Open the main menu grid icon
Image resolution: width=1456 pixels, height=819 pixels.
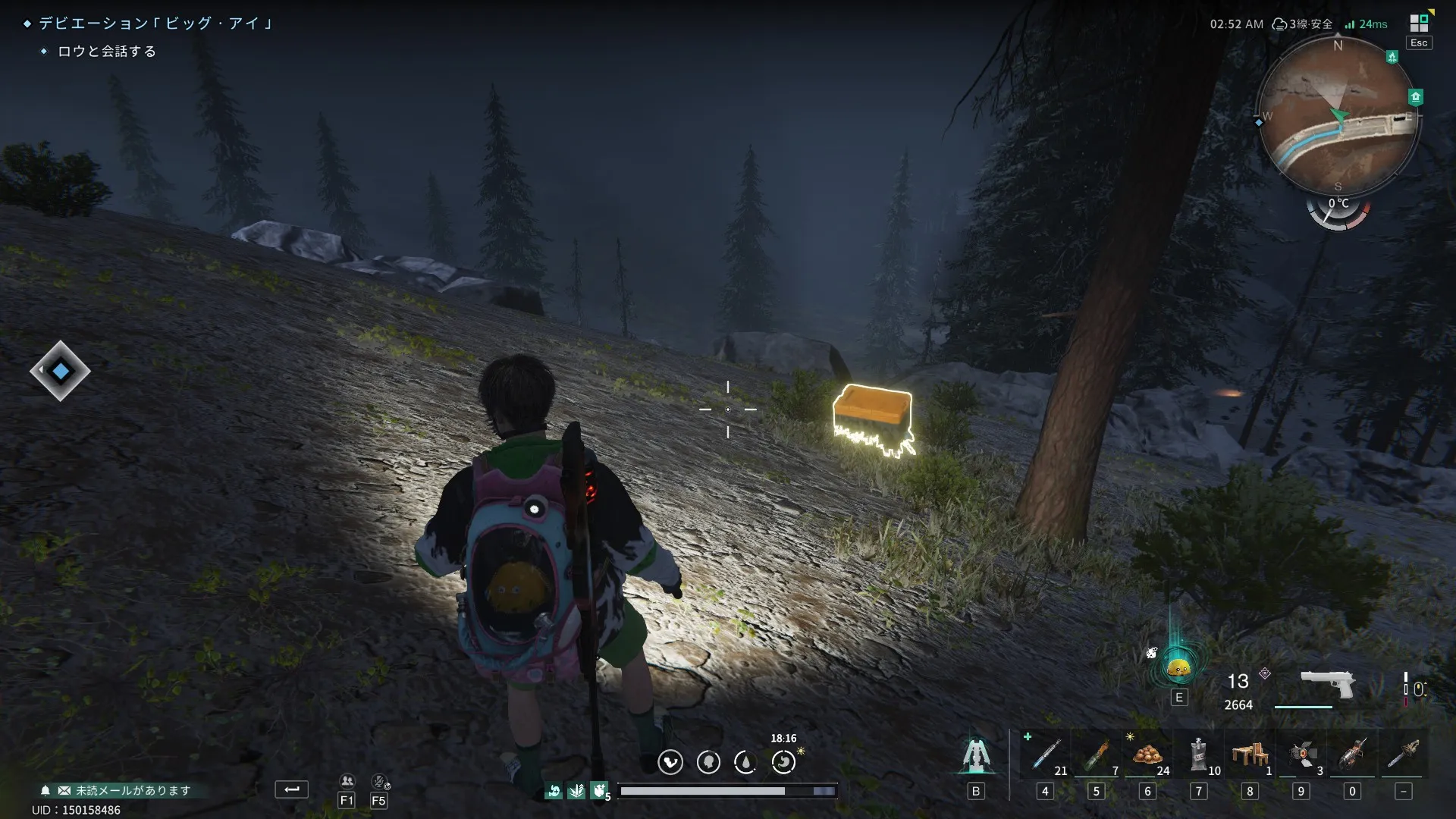point(1419,24)
